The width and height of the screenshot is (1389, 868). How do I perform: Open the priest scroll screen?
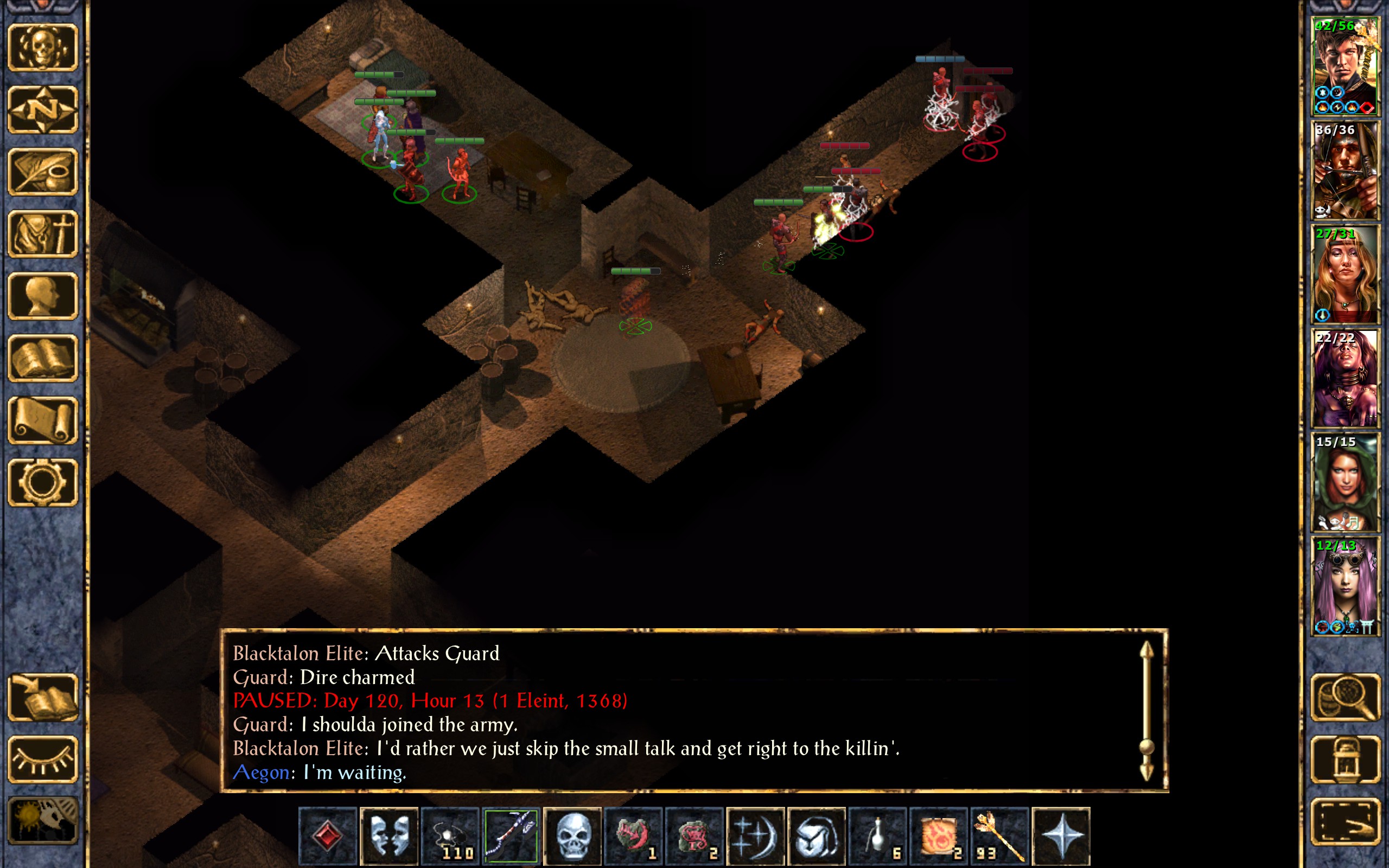pos(42,421)
